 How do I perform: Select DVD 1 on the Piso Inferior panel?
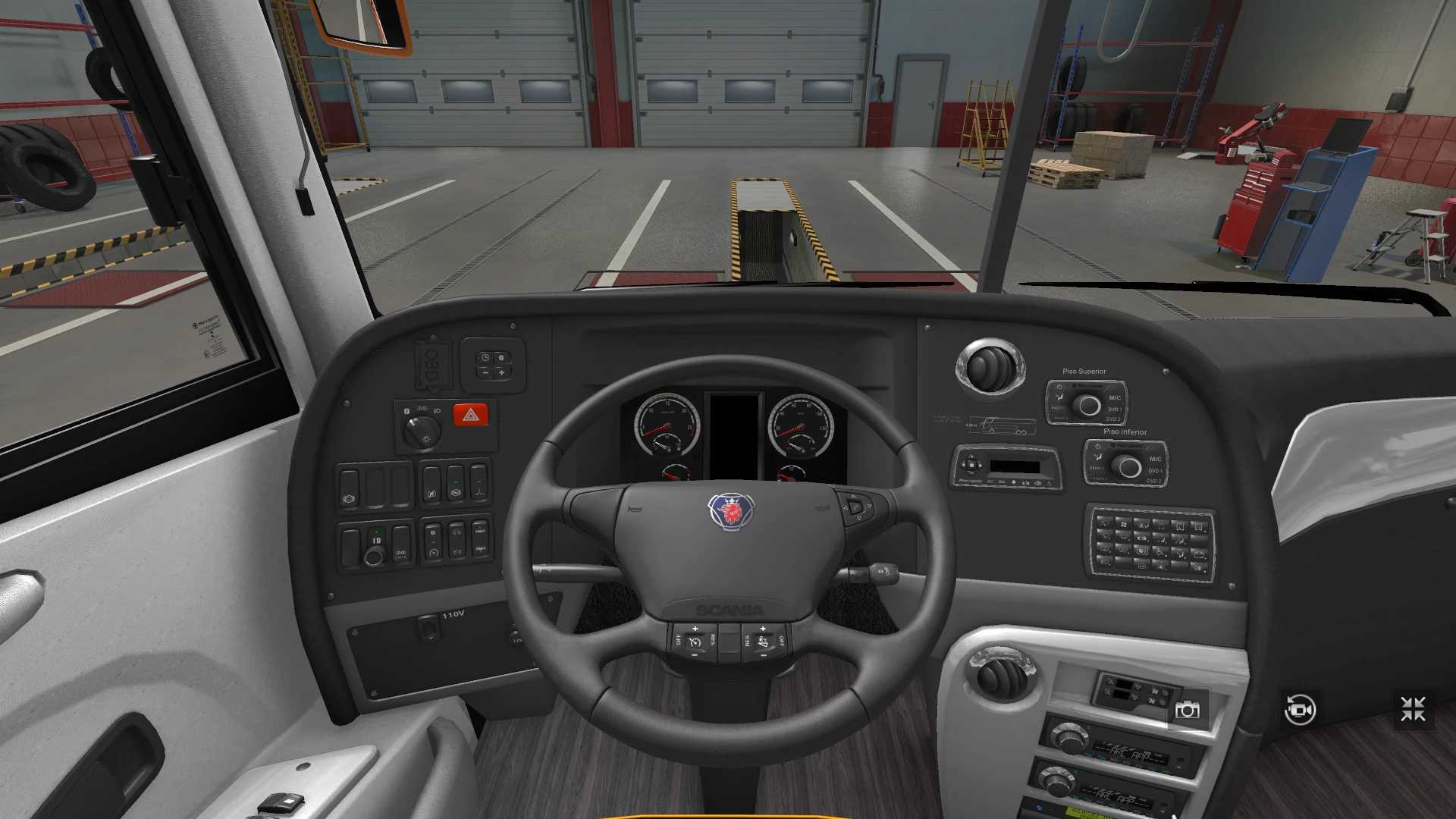(x=1155, y=471)
